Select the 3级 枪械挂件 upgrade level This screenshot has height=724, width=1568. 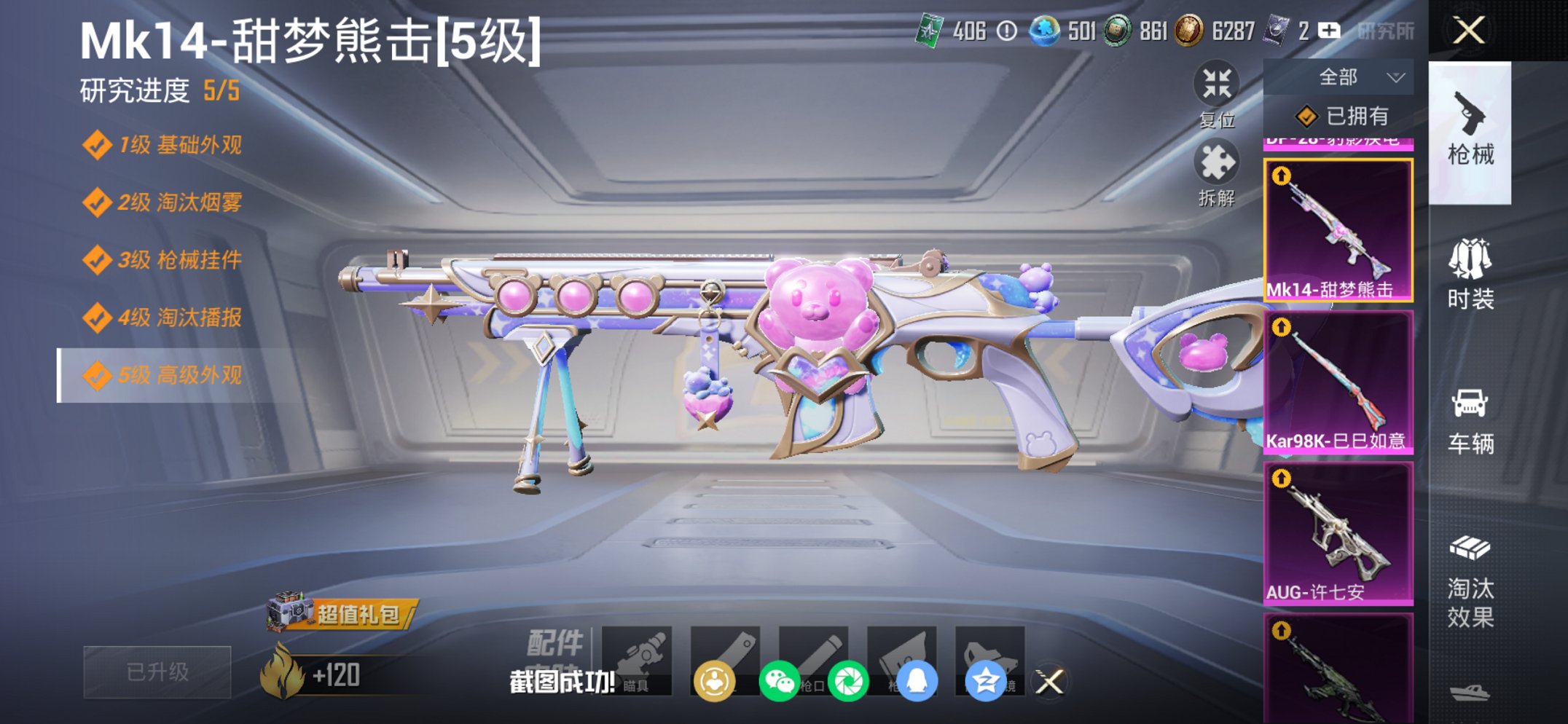click(x=168, y=261)
